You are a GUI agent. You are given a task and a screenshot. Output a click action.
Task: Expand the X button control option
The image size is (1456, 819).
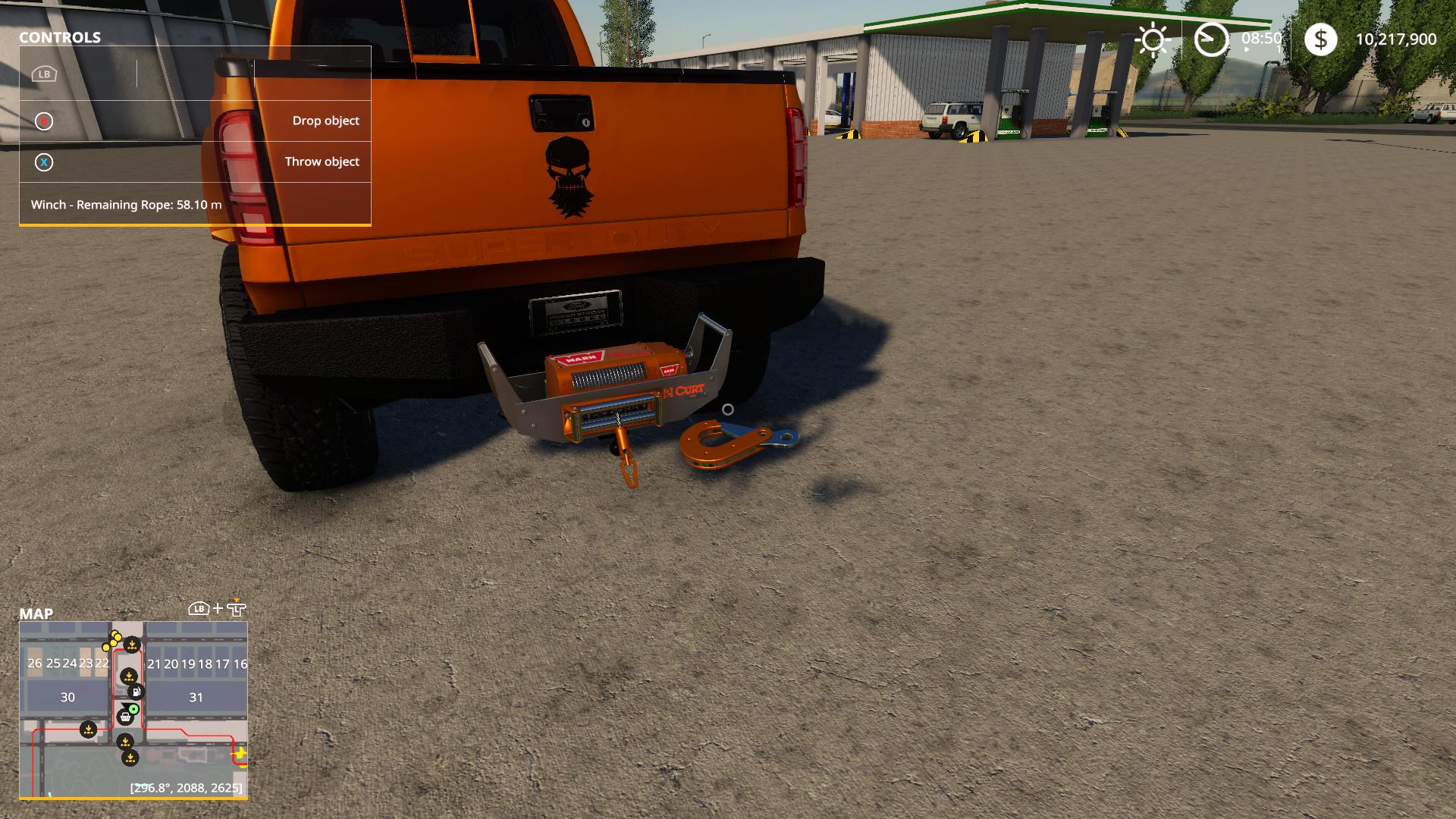[x=44, y=161]
